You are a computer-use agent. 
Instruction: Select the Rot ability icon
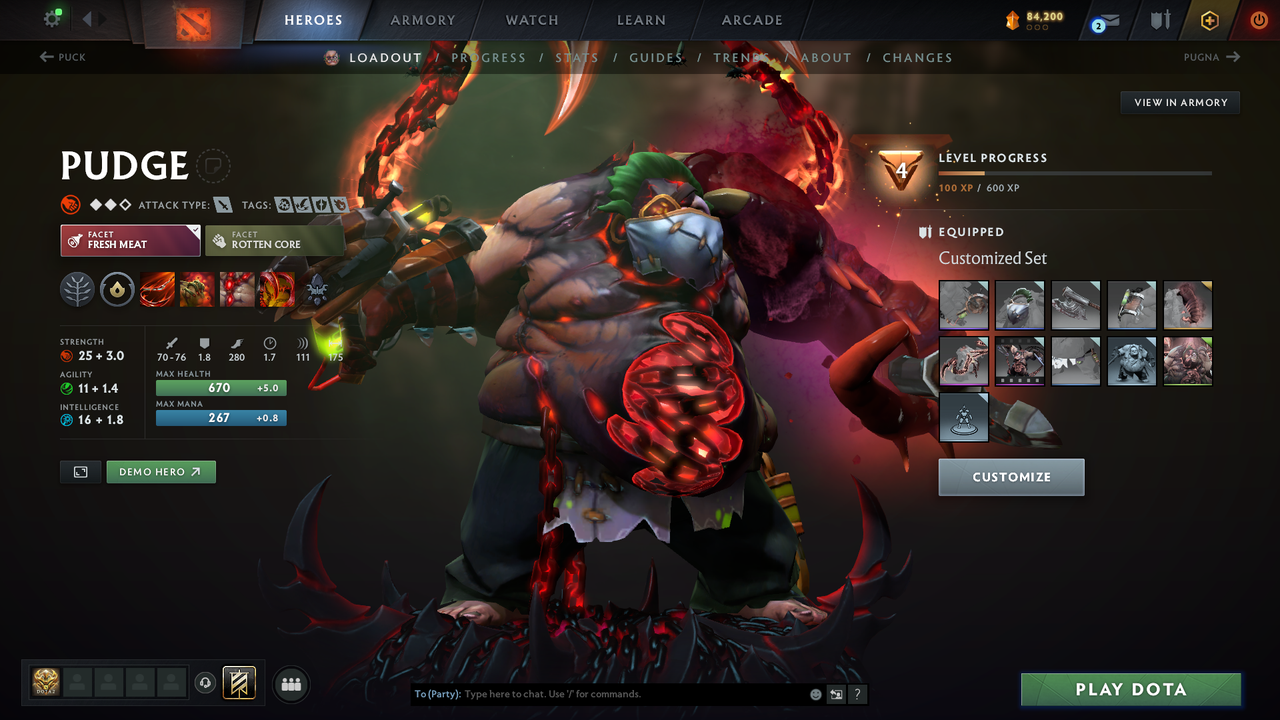pos(196,290)
